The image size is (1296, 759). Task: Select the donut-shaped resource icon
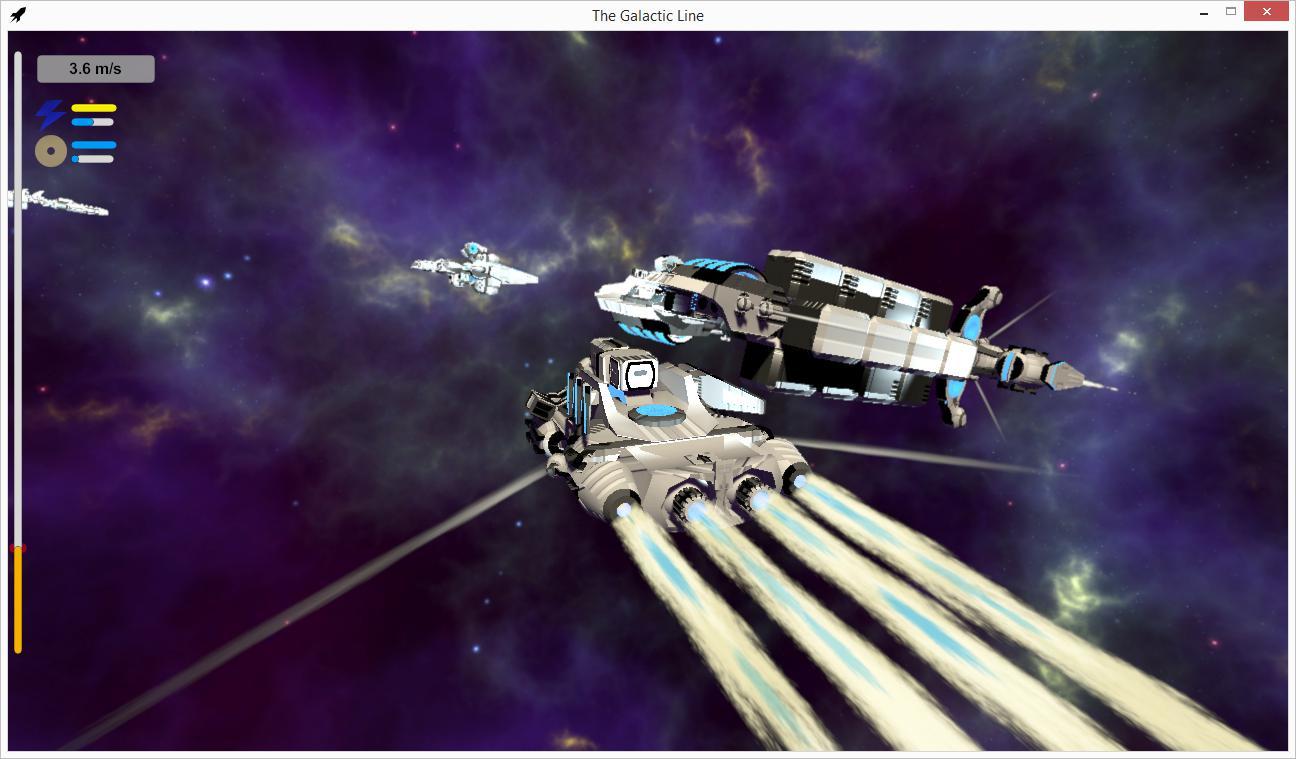(49, 150)
